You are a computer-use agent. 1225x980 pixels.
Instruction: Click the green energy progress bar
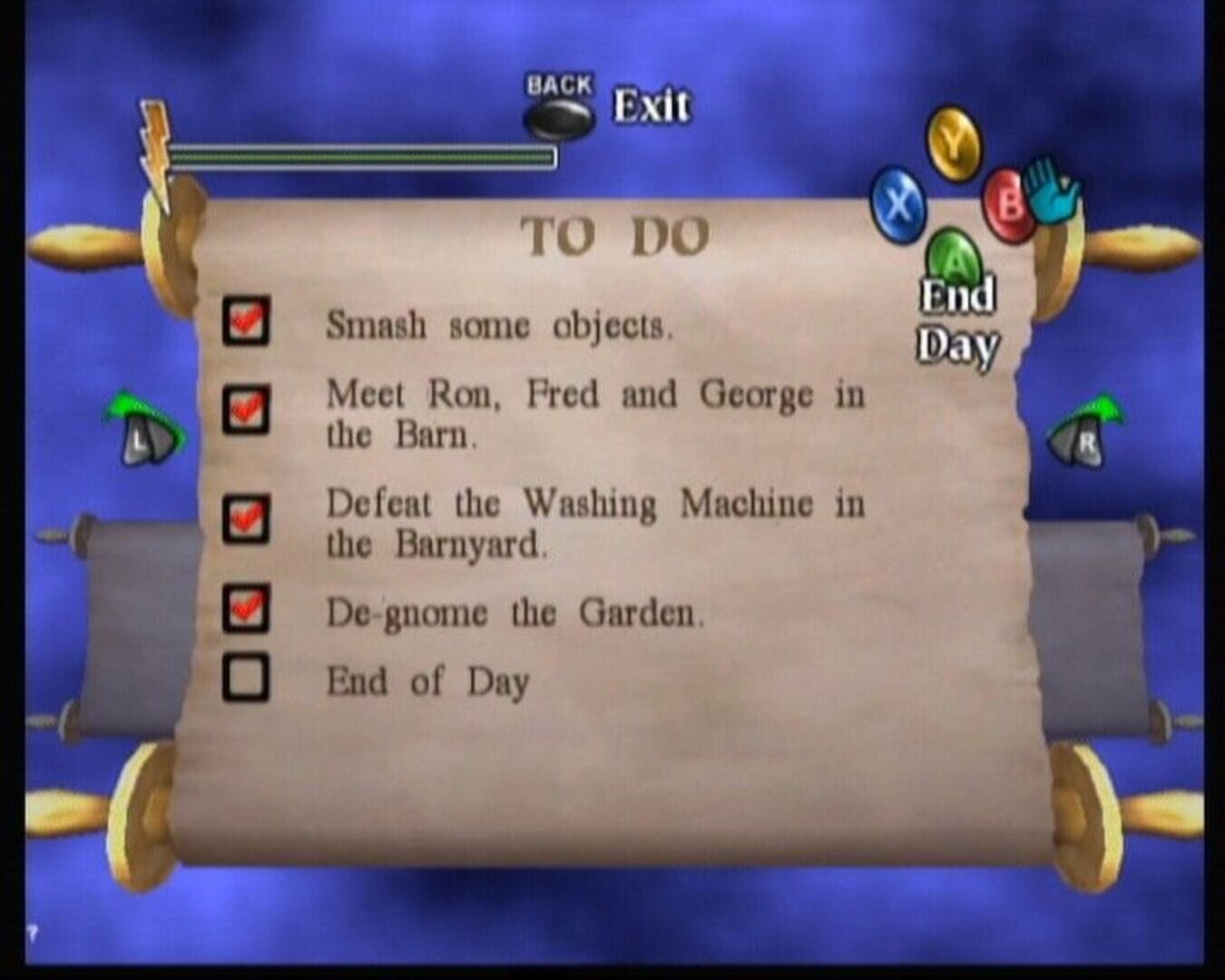coord(363,156)
